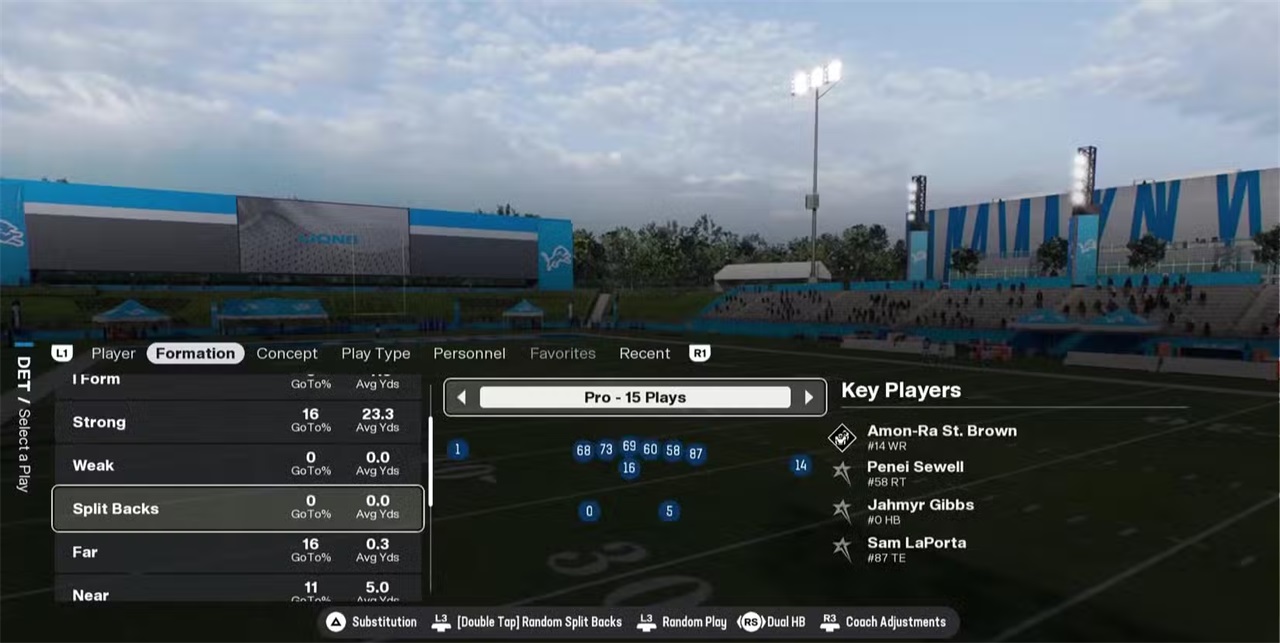Click the right arrow beside Pro - 15 Plays
This screenshot has height=643, width=1280.
[809, 397]
